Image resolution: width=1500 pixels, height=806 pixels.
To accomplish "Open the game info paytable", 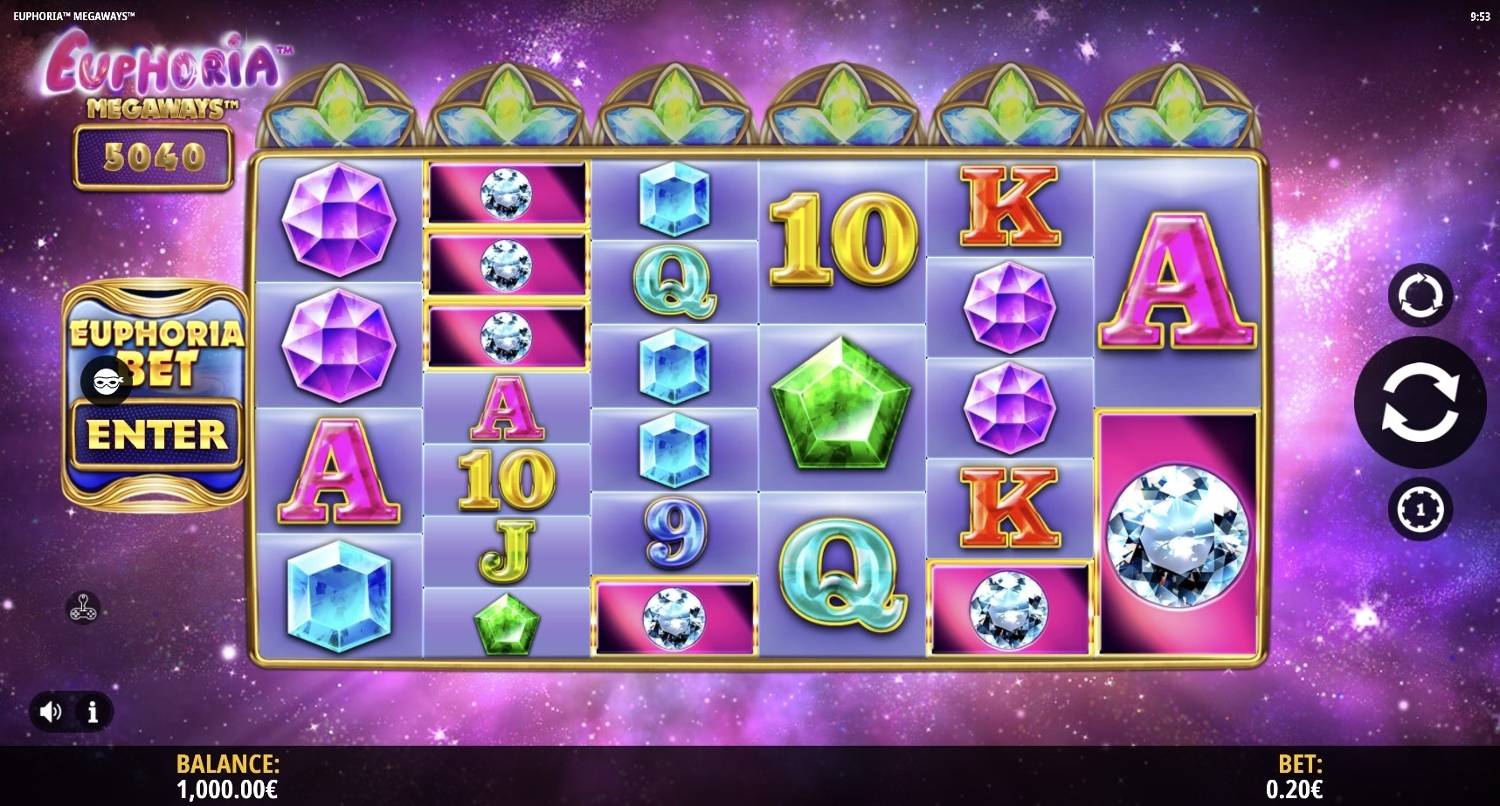I will (93, 712).
